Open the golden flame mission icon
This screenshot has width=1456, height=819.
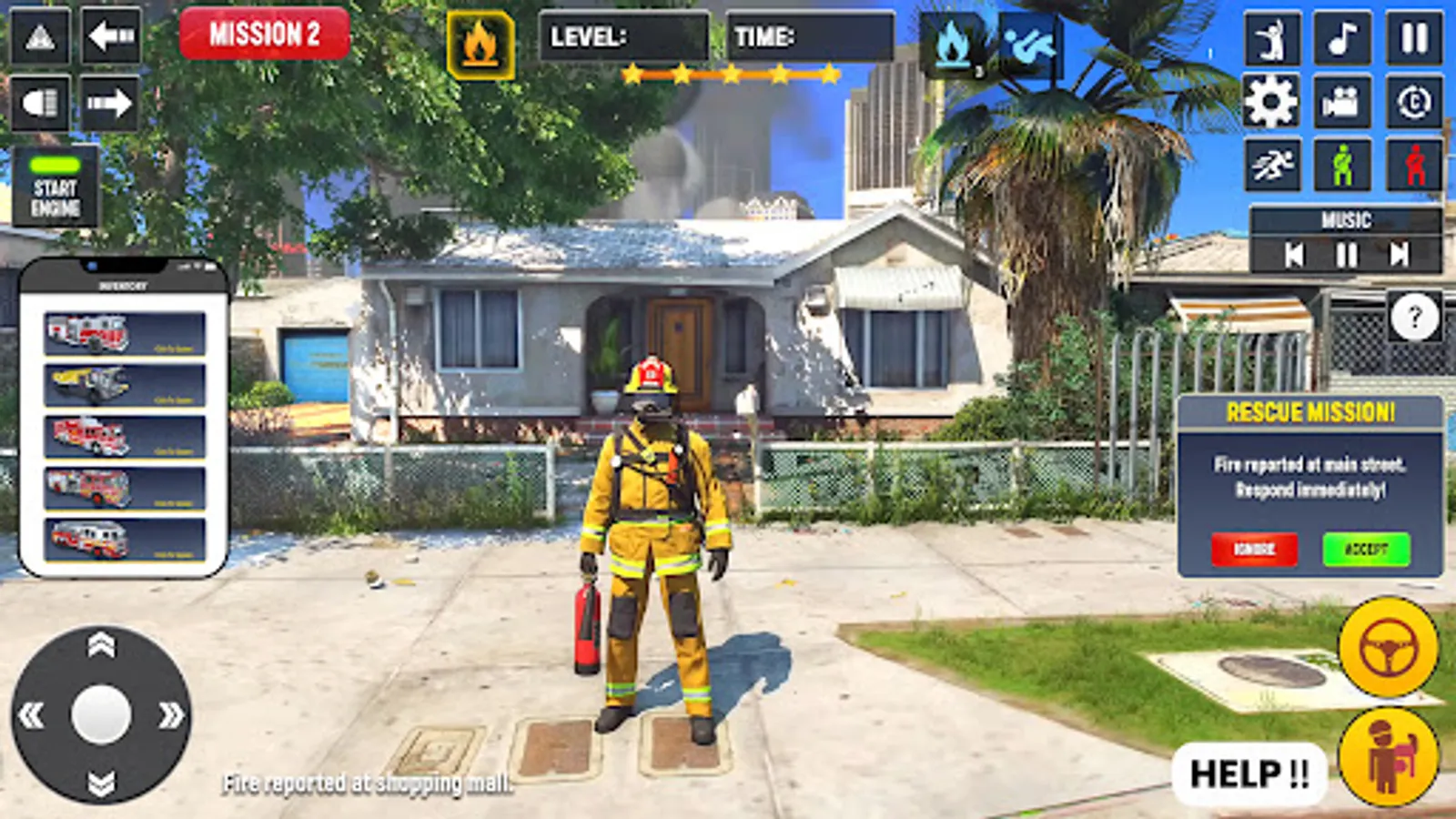point(480,41)
